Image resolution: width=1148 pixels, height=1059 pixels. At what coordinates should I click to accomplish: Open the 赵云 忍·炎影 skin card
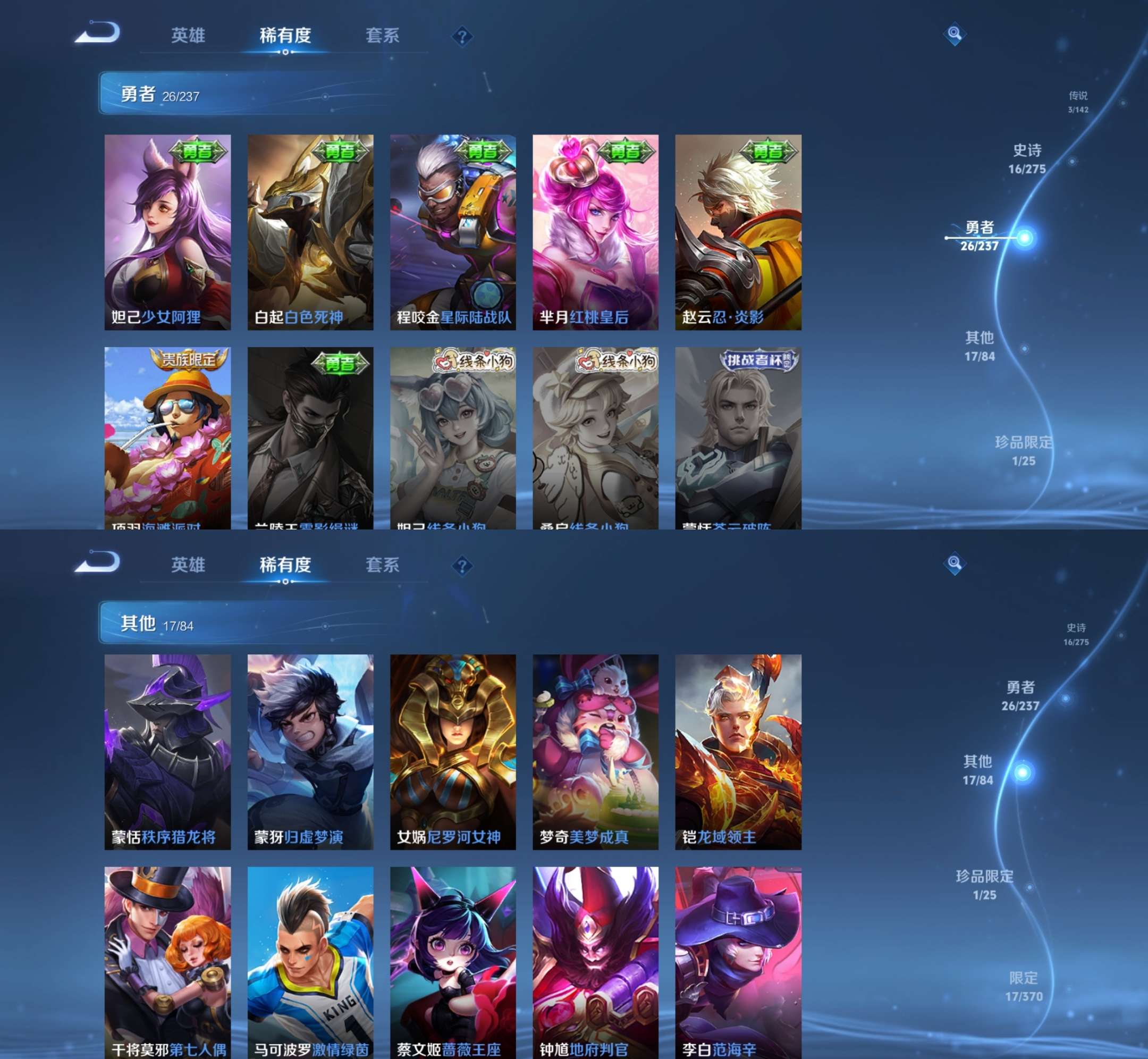[738, 232]
